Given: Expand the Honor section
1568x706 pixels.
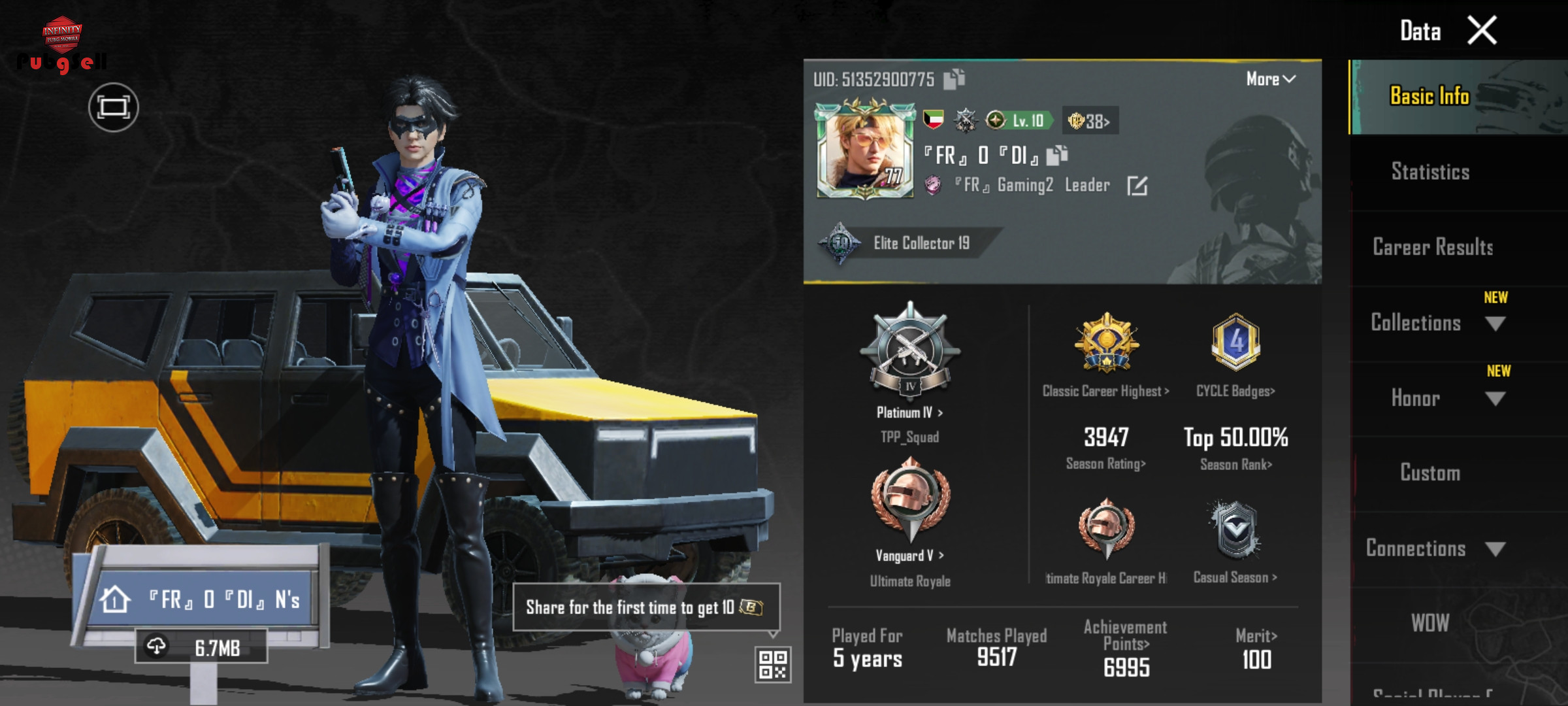Looking at the screenshot, I should coord(1495,399).
